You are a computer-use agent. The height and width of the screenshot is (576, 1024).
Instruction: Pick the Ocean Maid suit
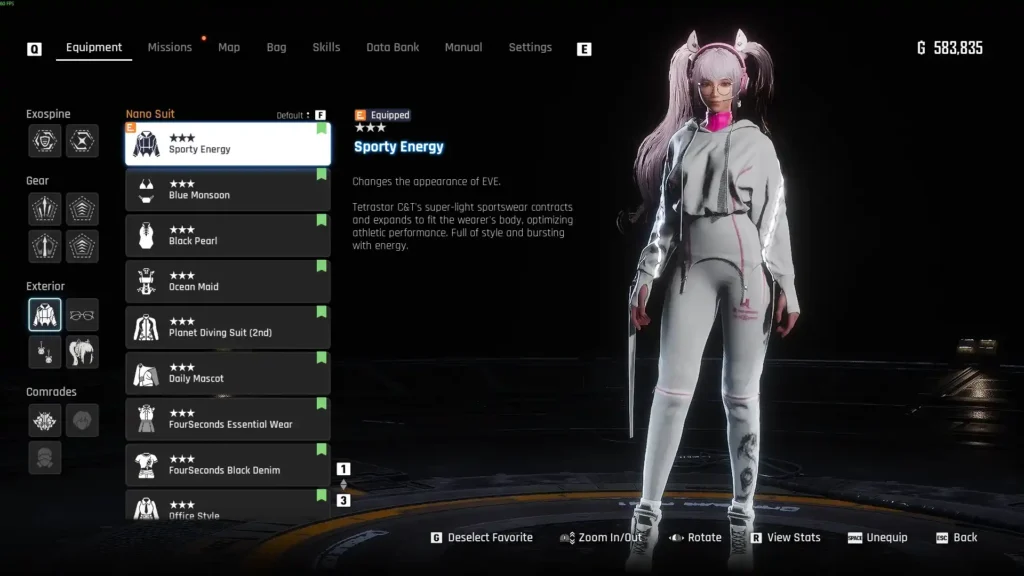point(228,282)
